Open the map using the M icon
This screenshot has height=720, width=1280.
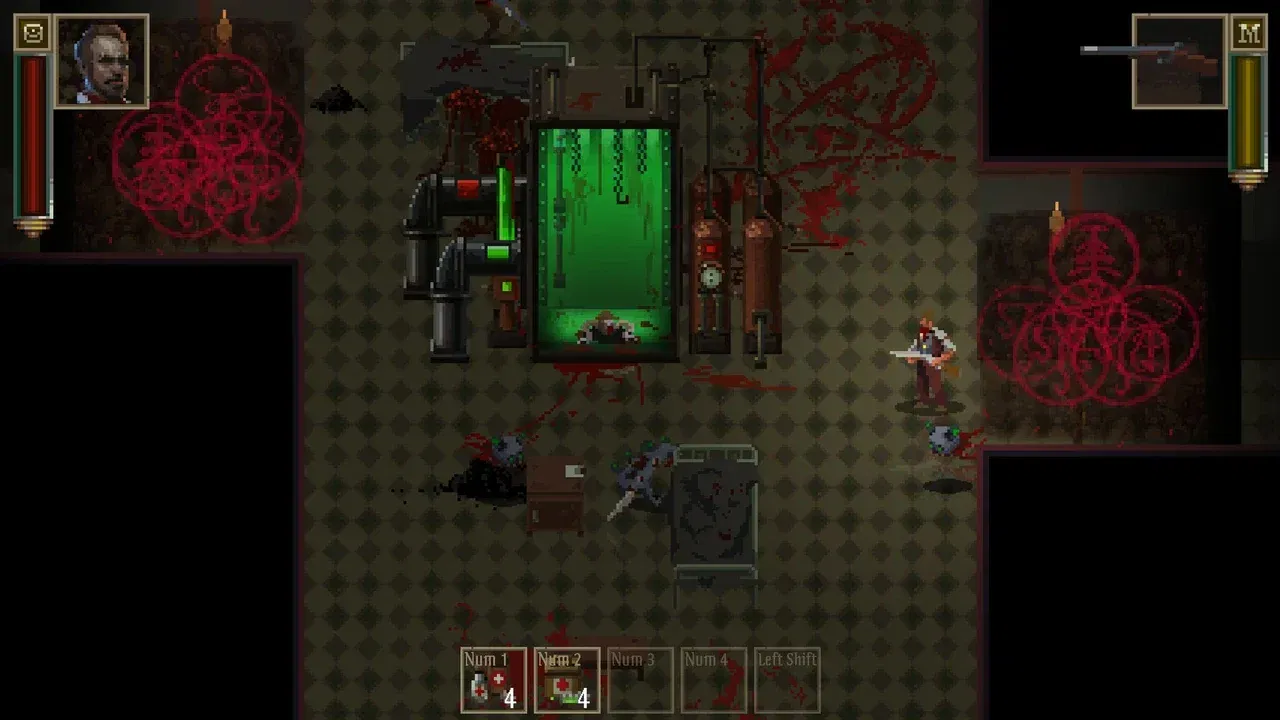pos(1248,31)
